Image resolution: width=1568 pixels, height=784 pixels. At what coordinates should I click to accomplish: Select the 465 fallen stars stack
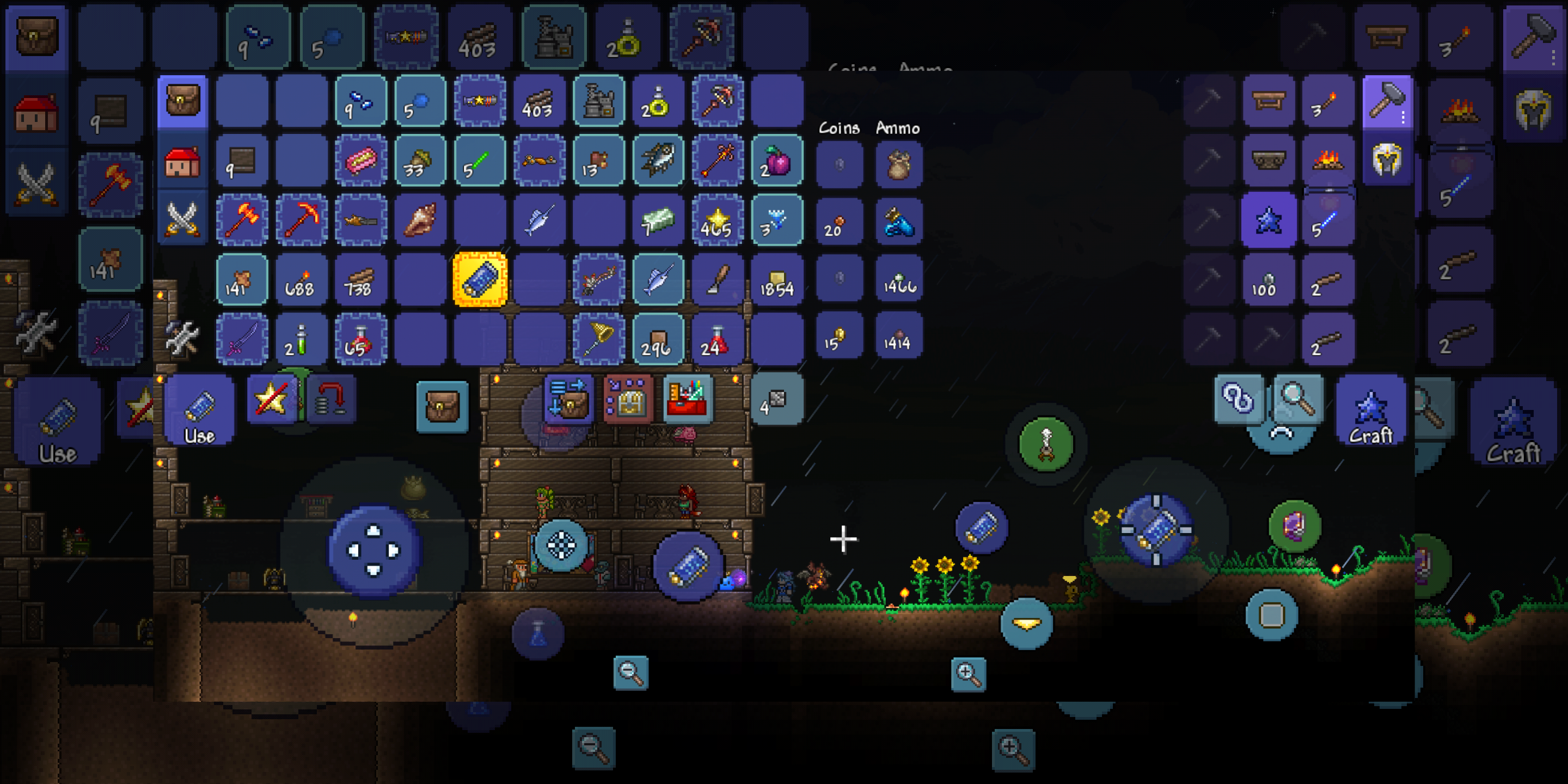click(x=717, y=220)
